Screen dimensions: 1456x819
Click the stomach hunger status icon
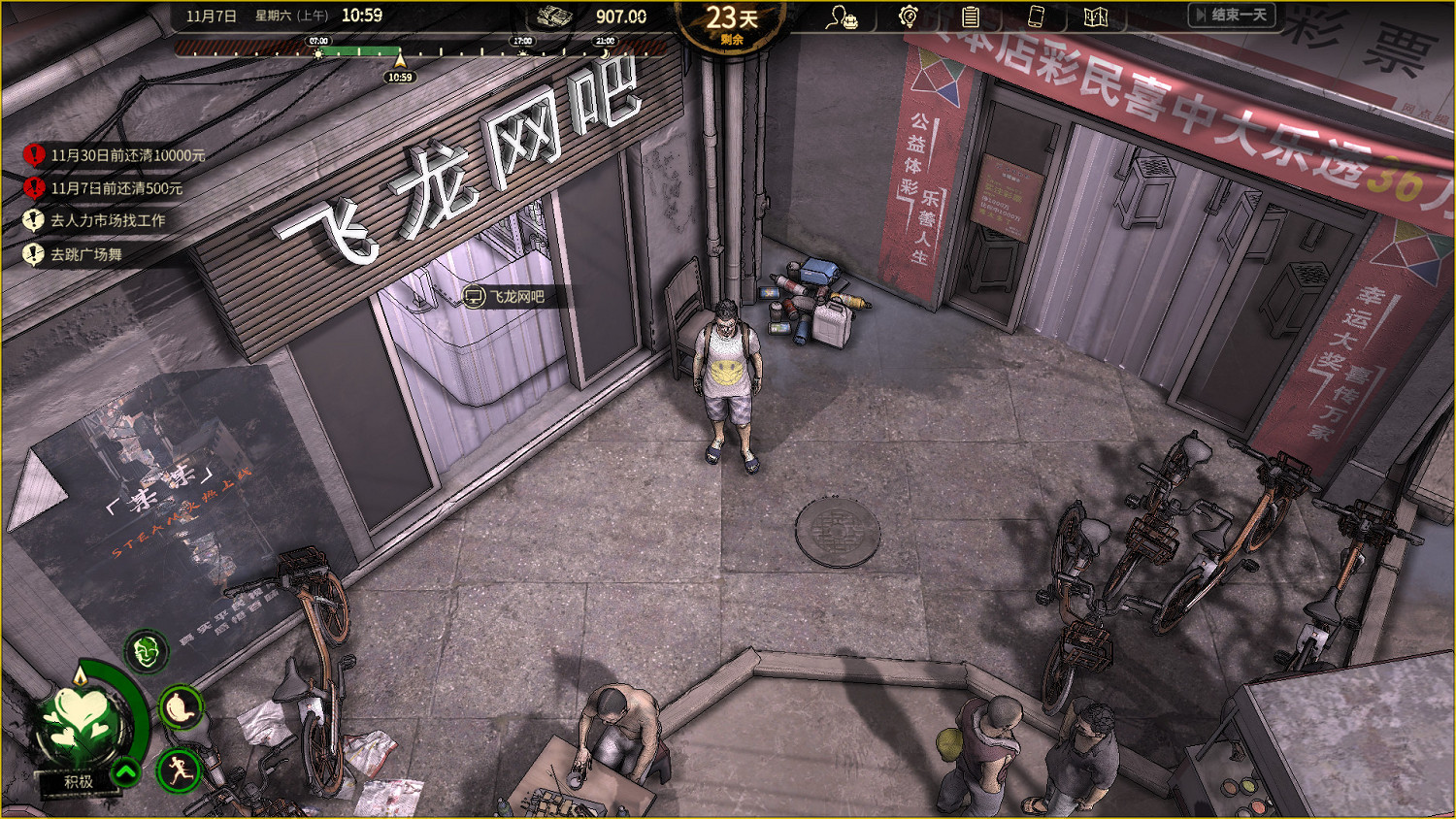(x=179, y=708)
